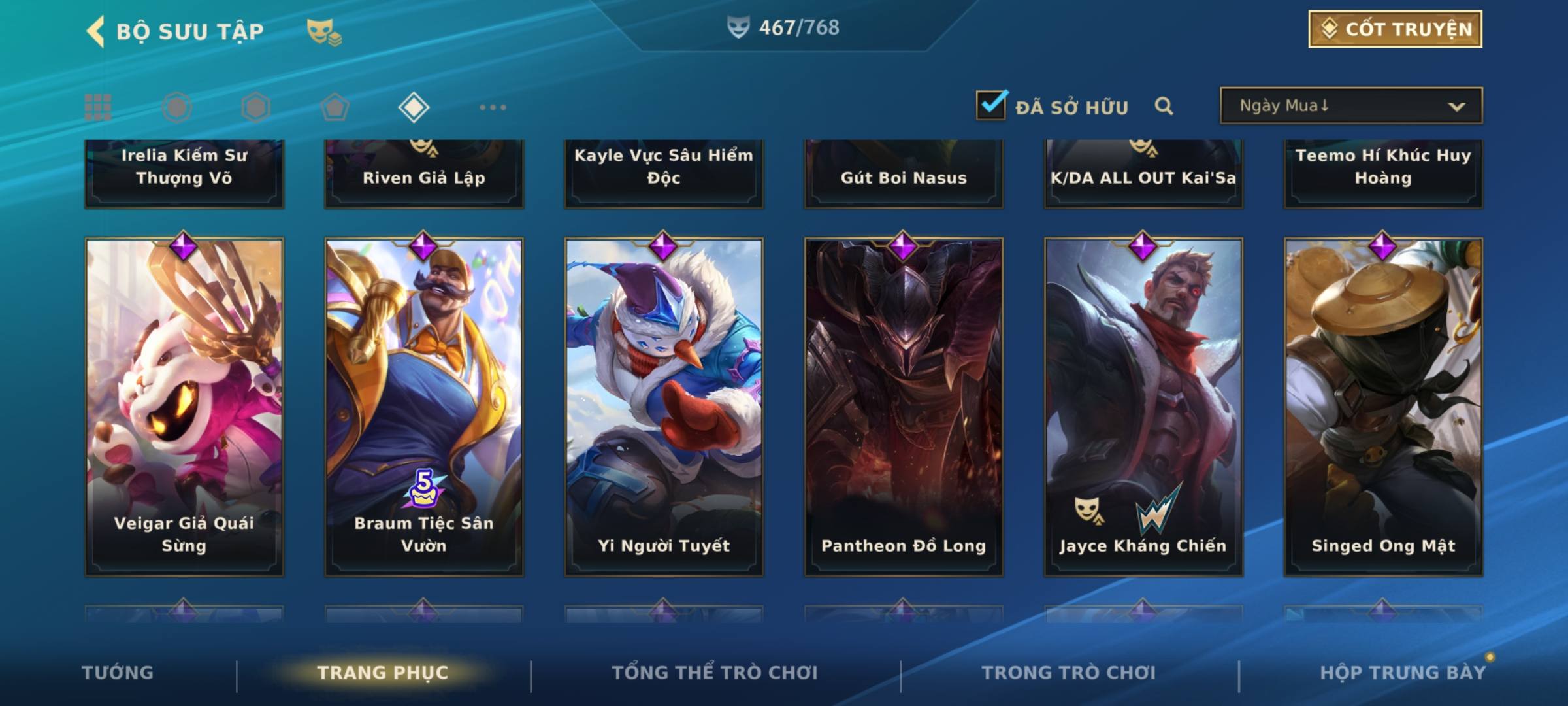
Task: Switch to the Tướng tab
Action: click(x=118, y=673)
